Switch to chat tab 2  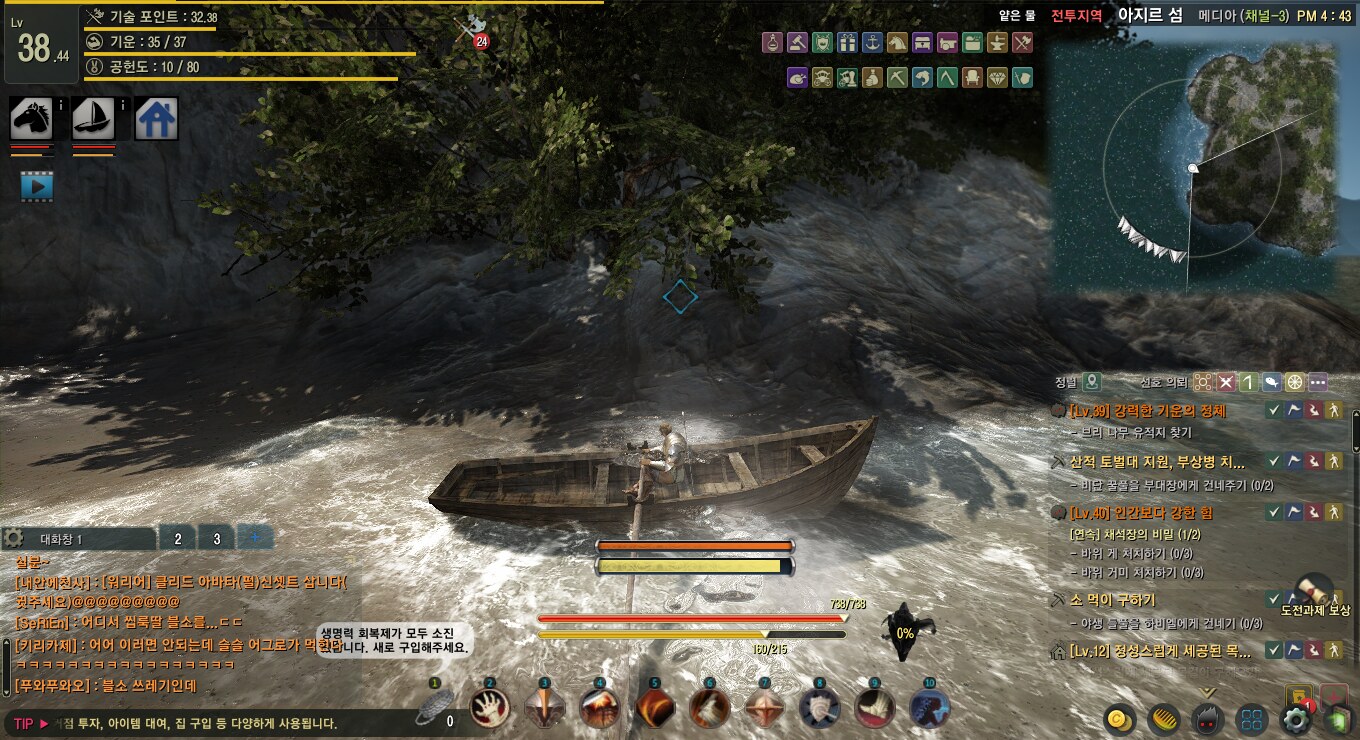click(178, 538)
